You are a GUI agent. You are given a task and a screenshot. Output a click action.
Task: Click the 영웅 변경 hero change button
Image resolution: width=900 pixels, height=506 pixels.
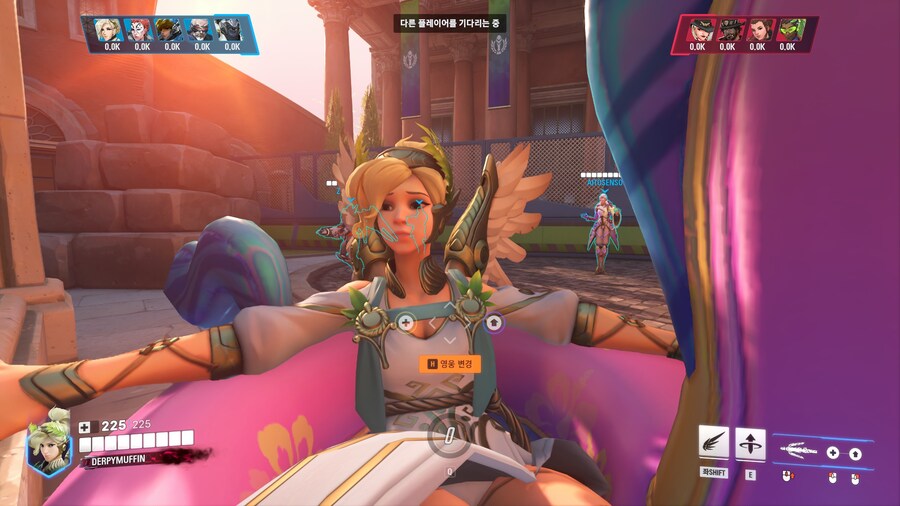(x=452, y=364)
